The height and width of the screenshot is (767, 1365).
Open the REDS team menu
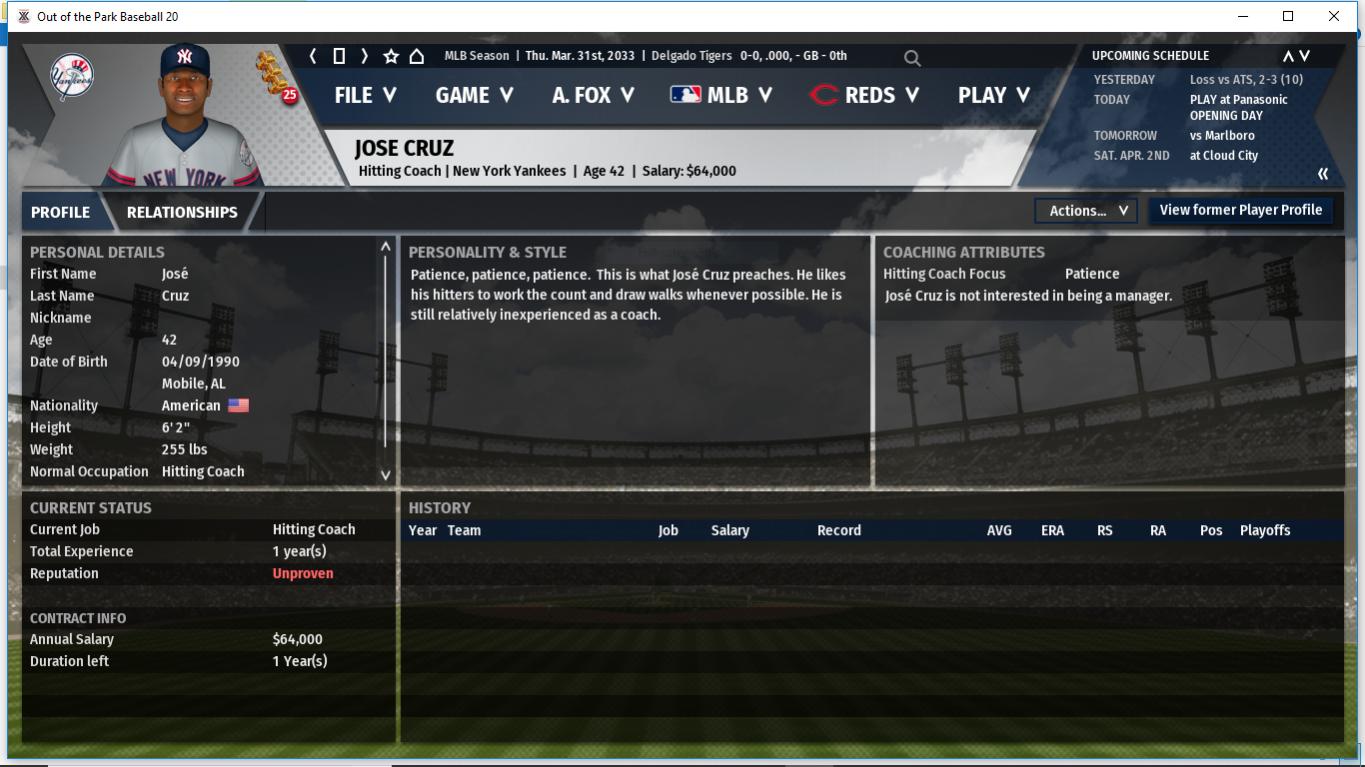[864, 95]
